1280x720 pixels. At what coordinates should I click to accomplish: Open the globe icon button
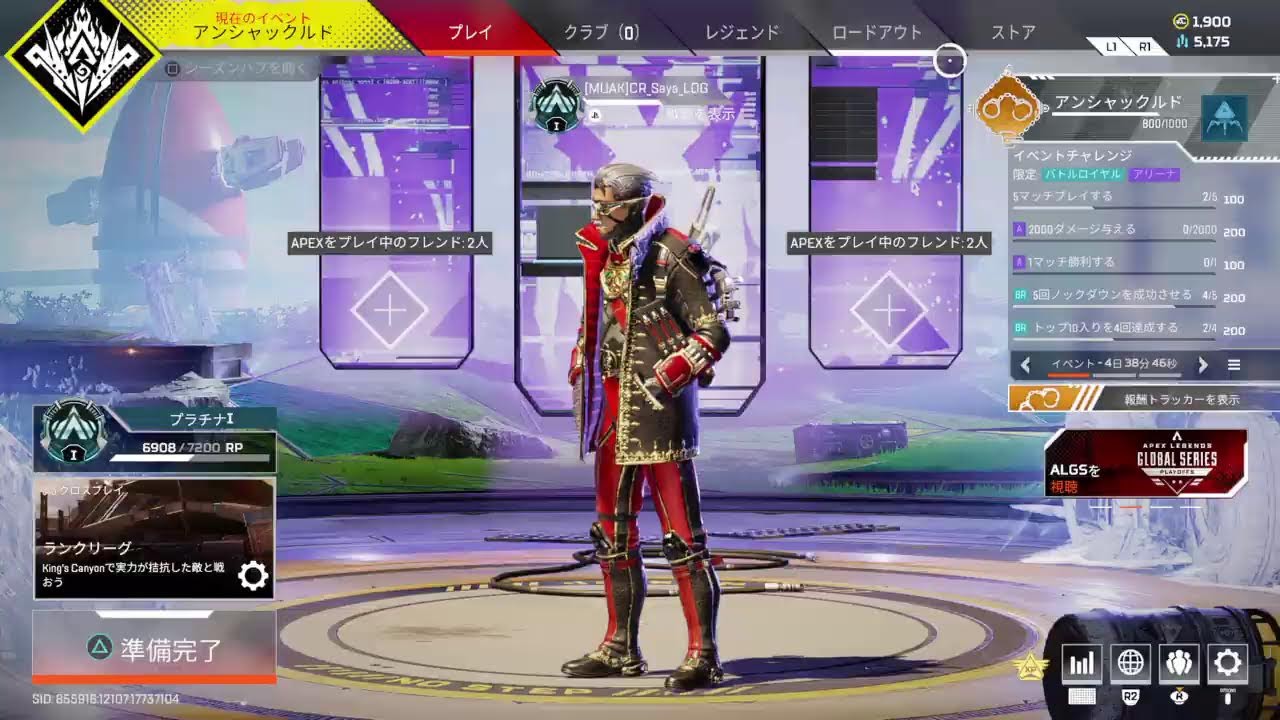tap(1131, 663)
